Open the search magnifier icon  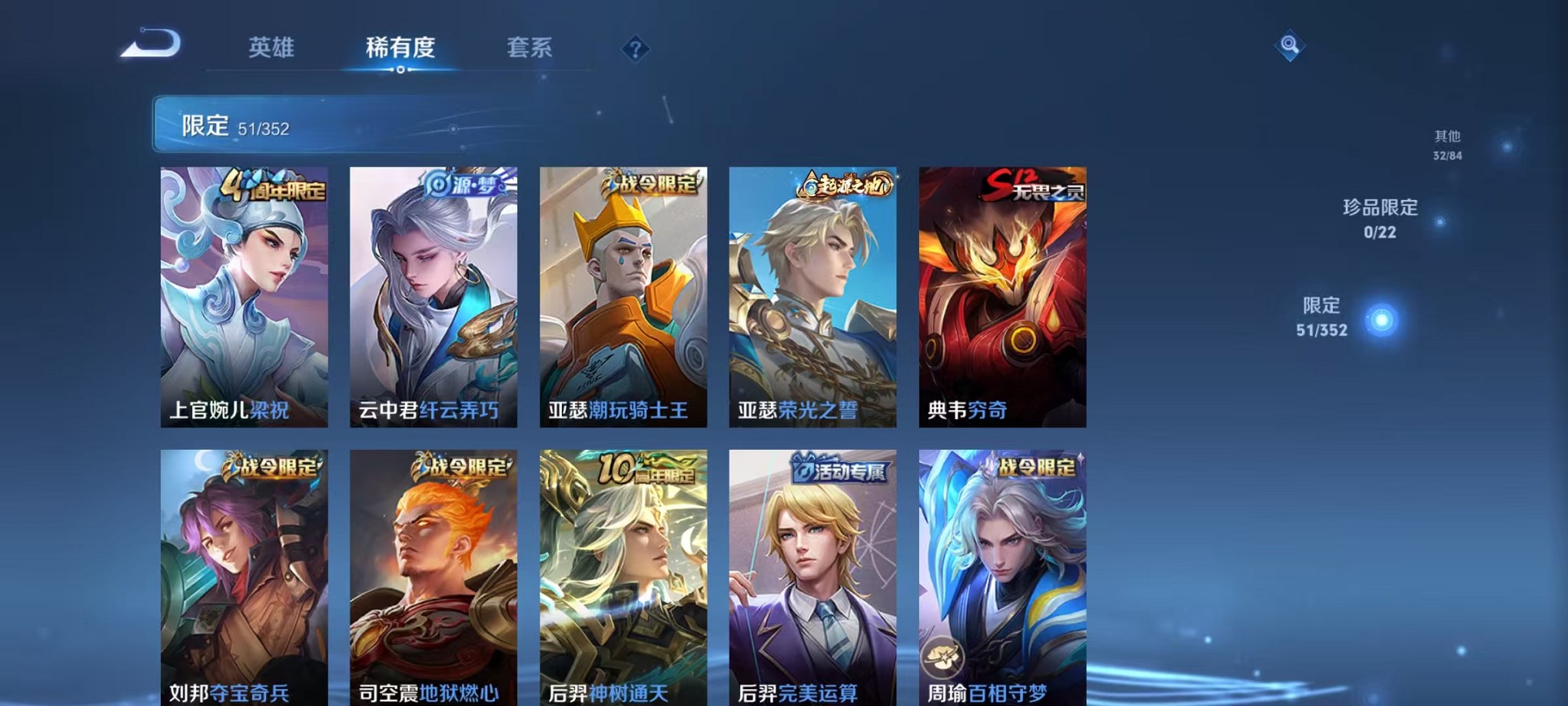tap(1291, 46)
